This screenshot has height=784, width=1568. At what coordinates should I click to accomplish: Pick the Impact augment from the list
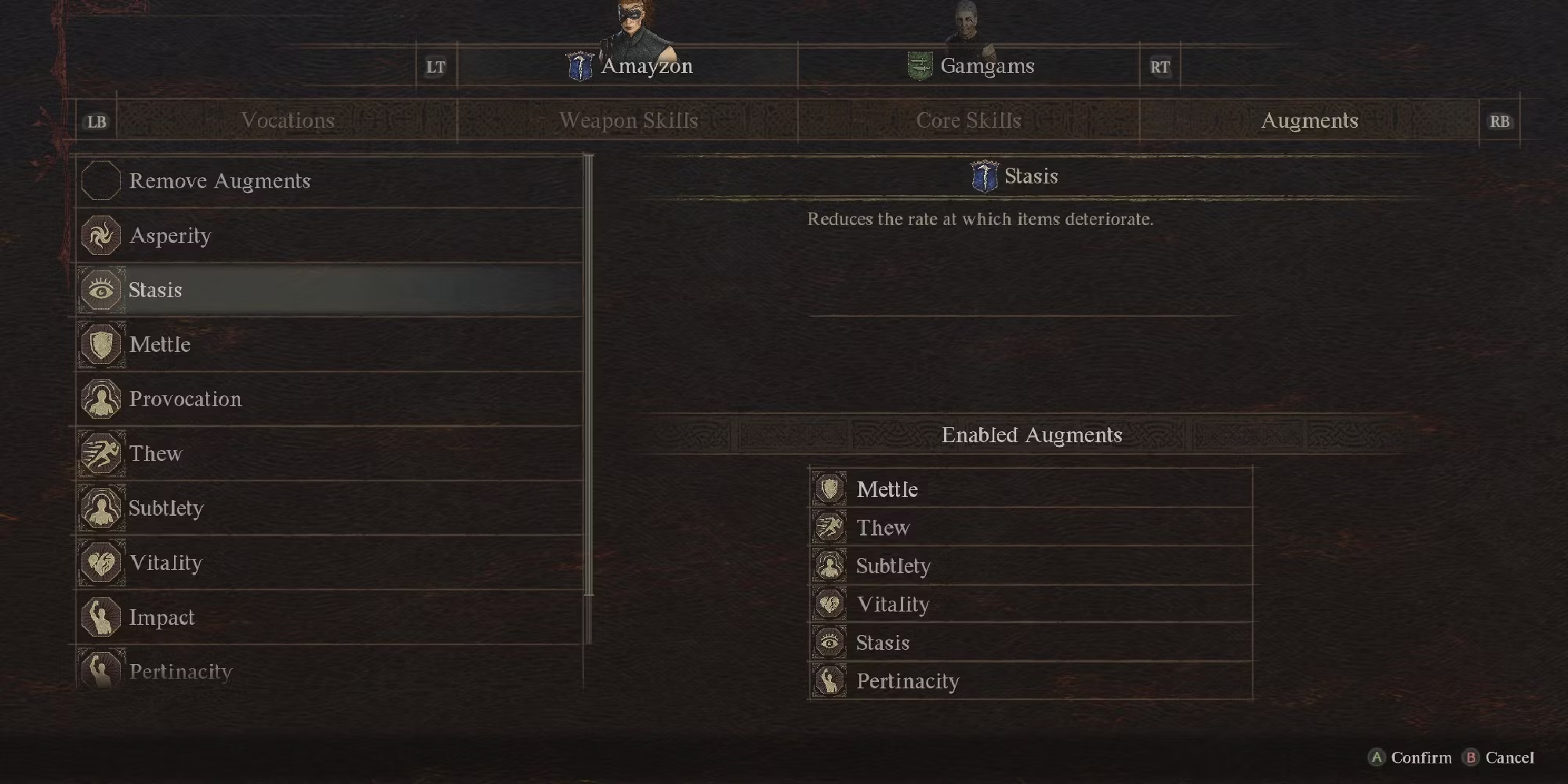[329, 618]
